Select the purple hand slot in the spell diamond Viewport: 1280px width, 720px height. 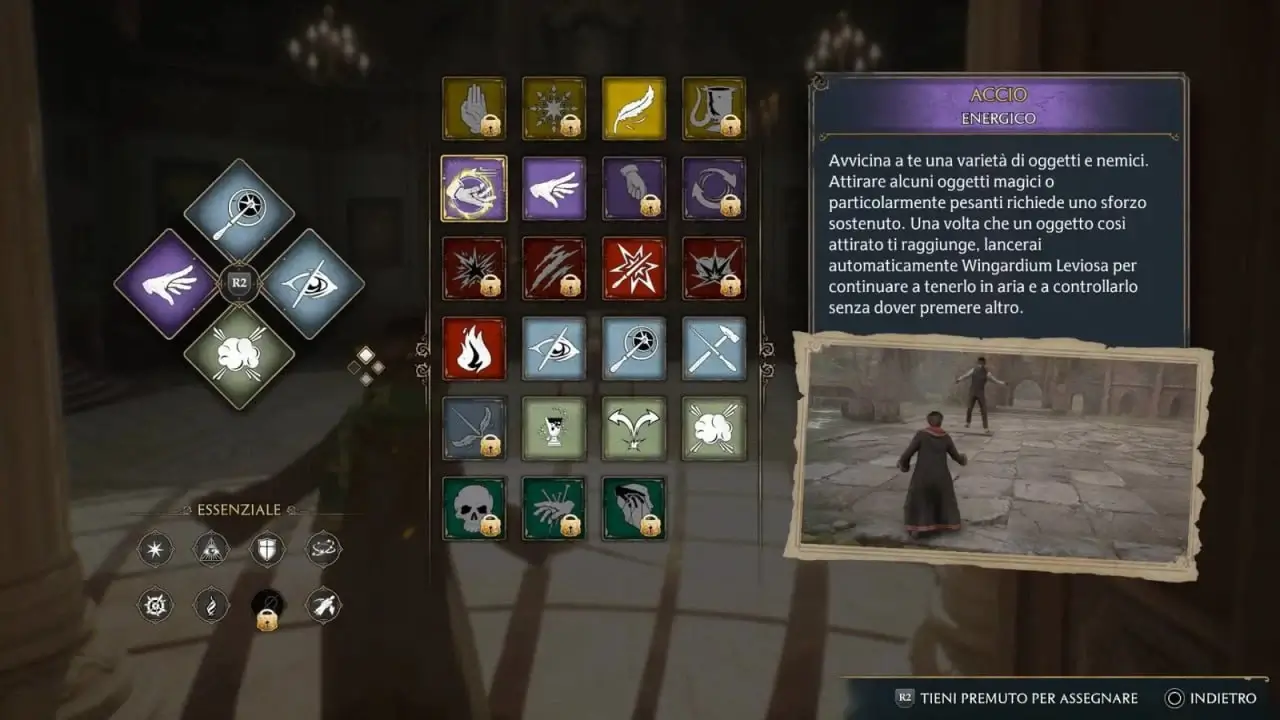pos(167,283)
